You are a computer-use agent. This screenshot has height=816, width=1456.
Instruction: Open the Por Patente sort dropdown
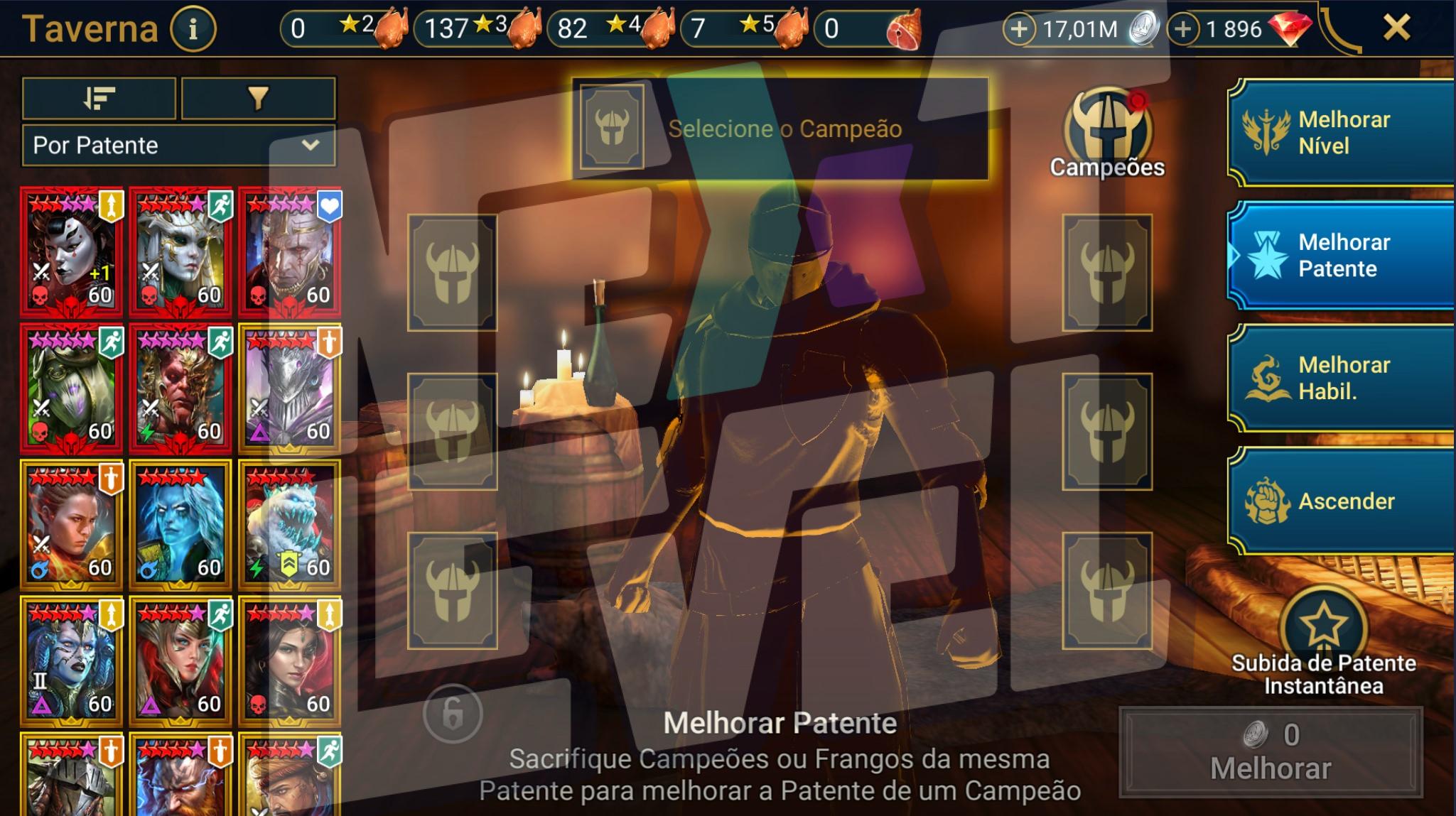point(179,146)
